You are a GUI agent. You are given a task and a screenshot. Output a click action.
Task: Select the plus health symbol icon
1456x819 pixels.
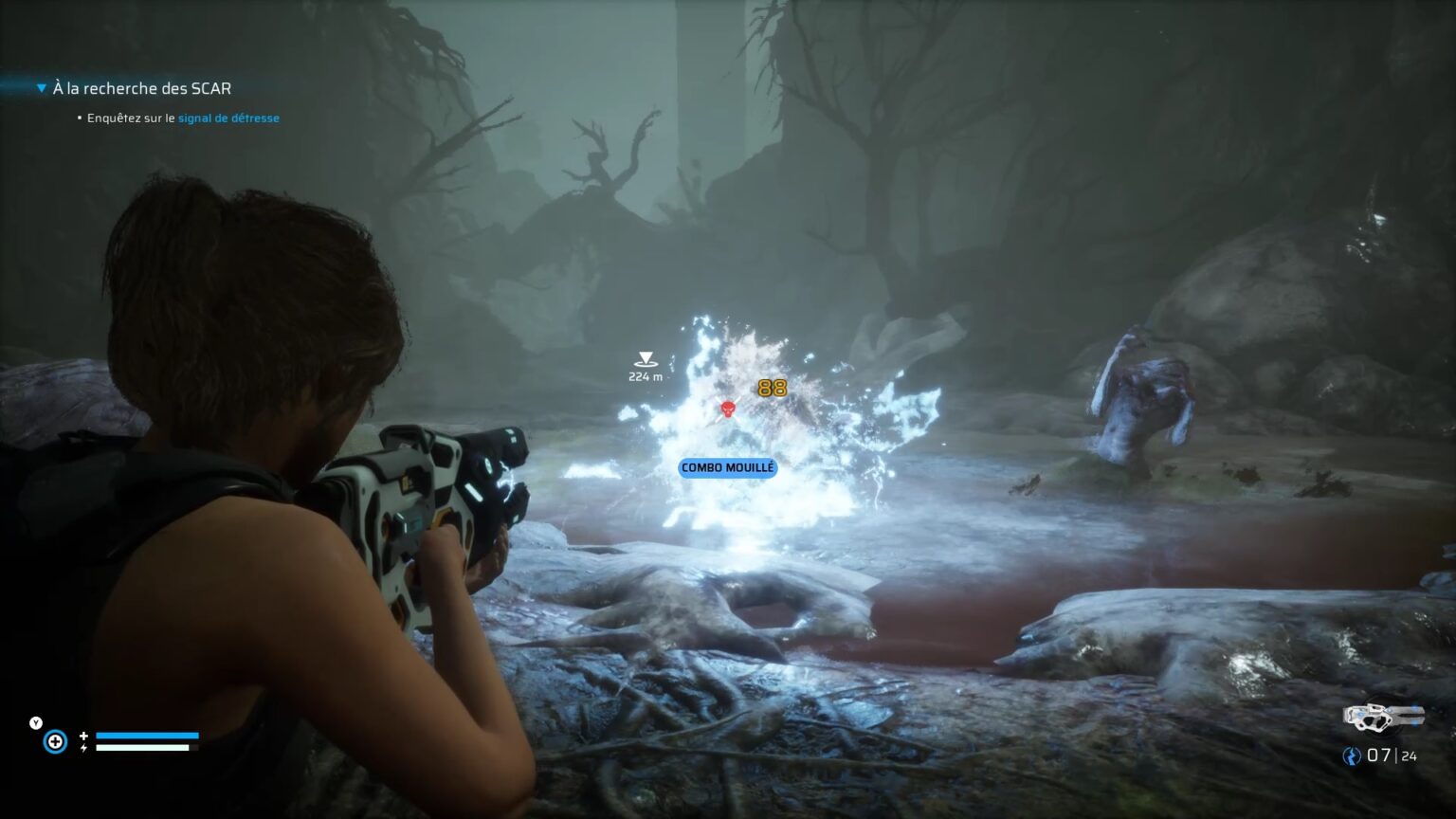click(x=83, y=736)
